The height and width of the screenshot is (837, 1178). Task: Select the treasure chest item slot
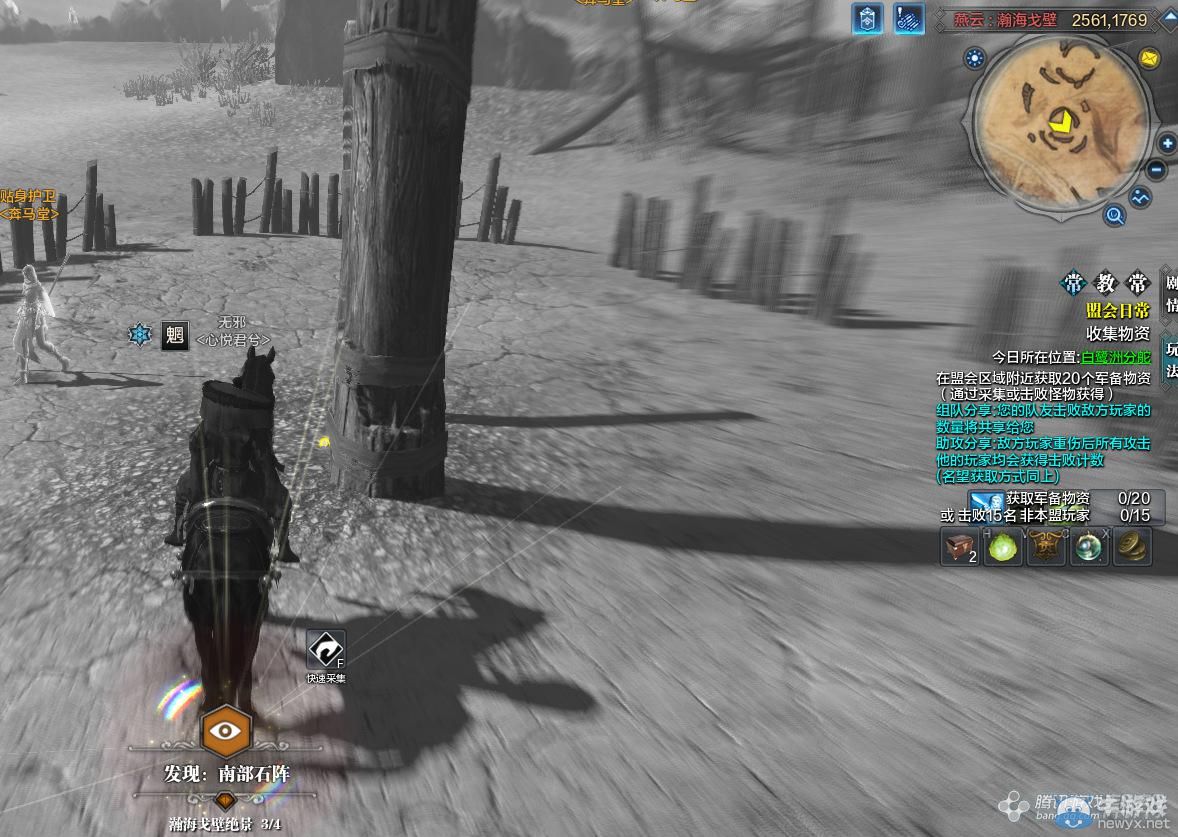coord(960,547)
